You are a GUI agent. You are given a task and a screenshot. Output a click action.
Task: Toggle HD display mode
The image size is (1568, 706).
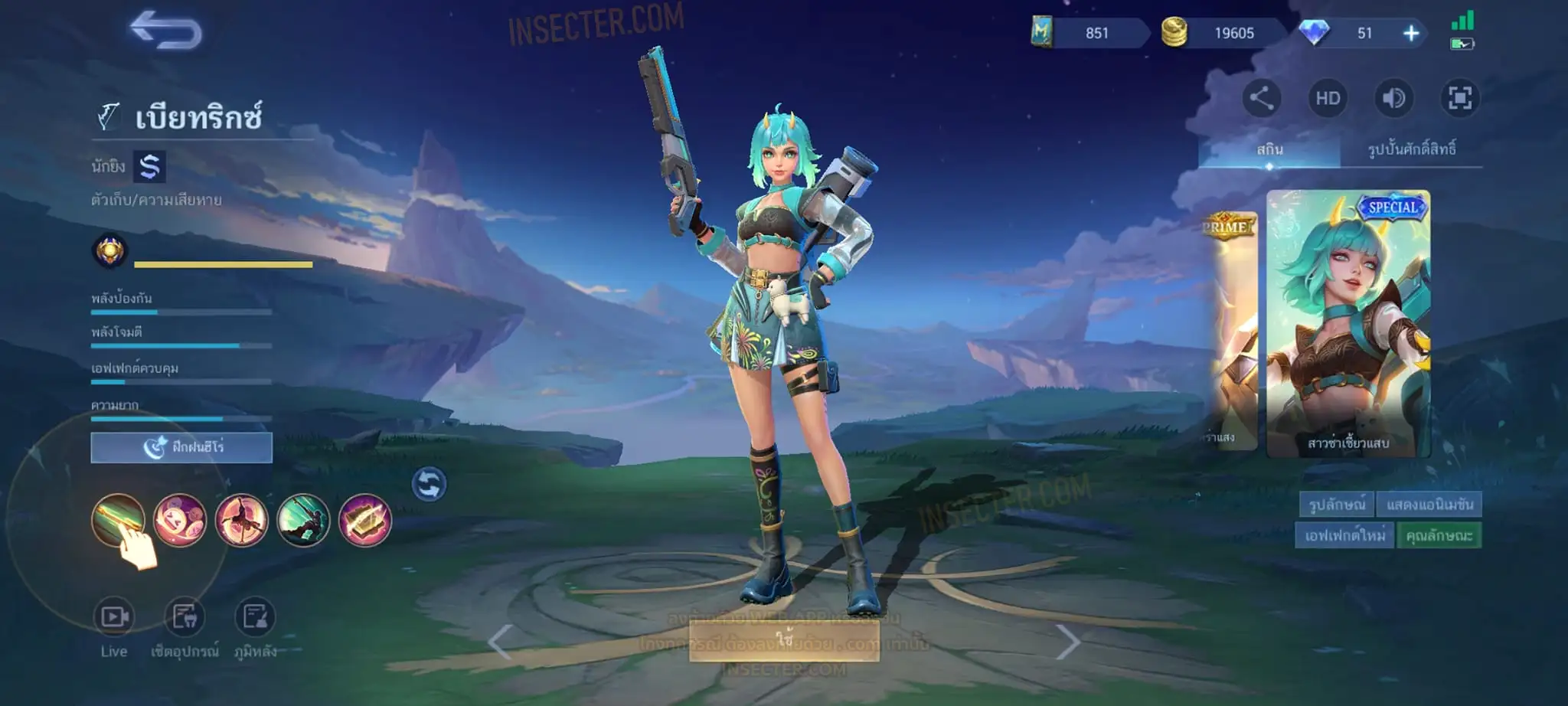click(1328, 98)
